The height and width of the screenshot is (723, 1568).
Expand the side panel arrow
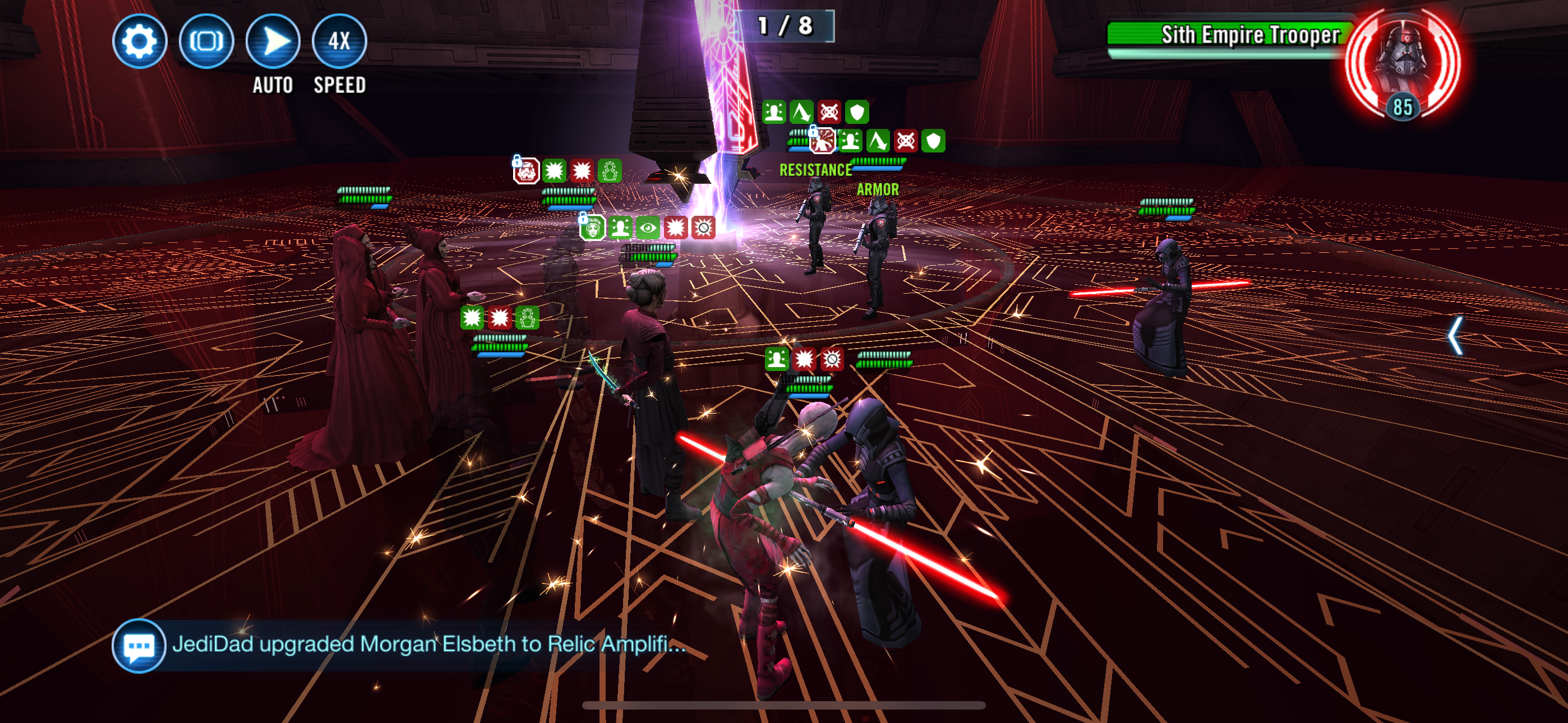point(1455,335)
